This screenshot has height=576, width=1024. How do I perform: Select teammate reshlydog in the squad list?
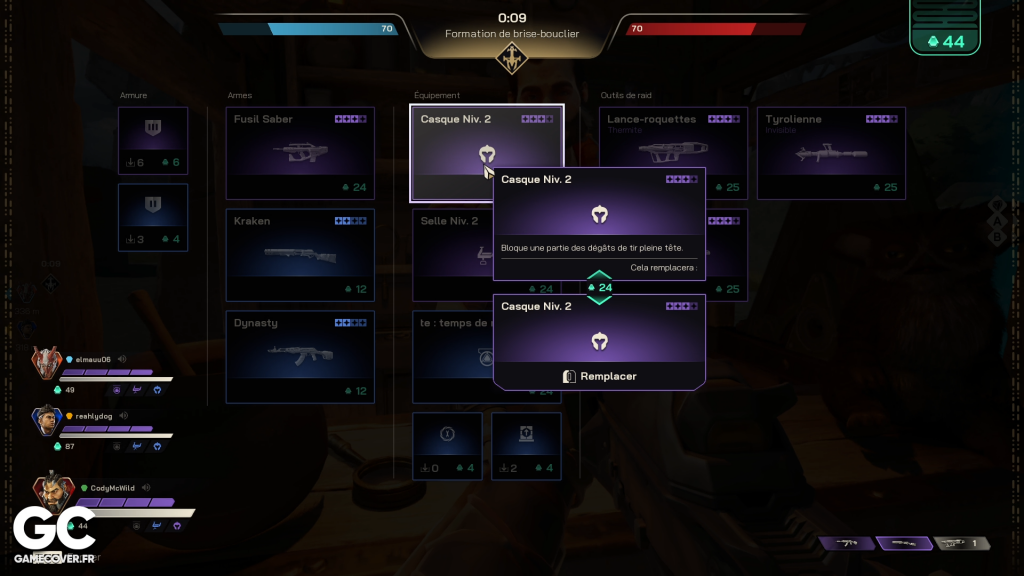(x=98, y=416)
